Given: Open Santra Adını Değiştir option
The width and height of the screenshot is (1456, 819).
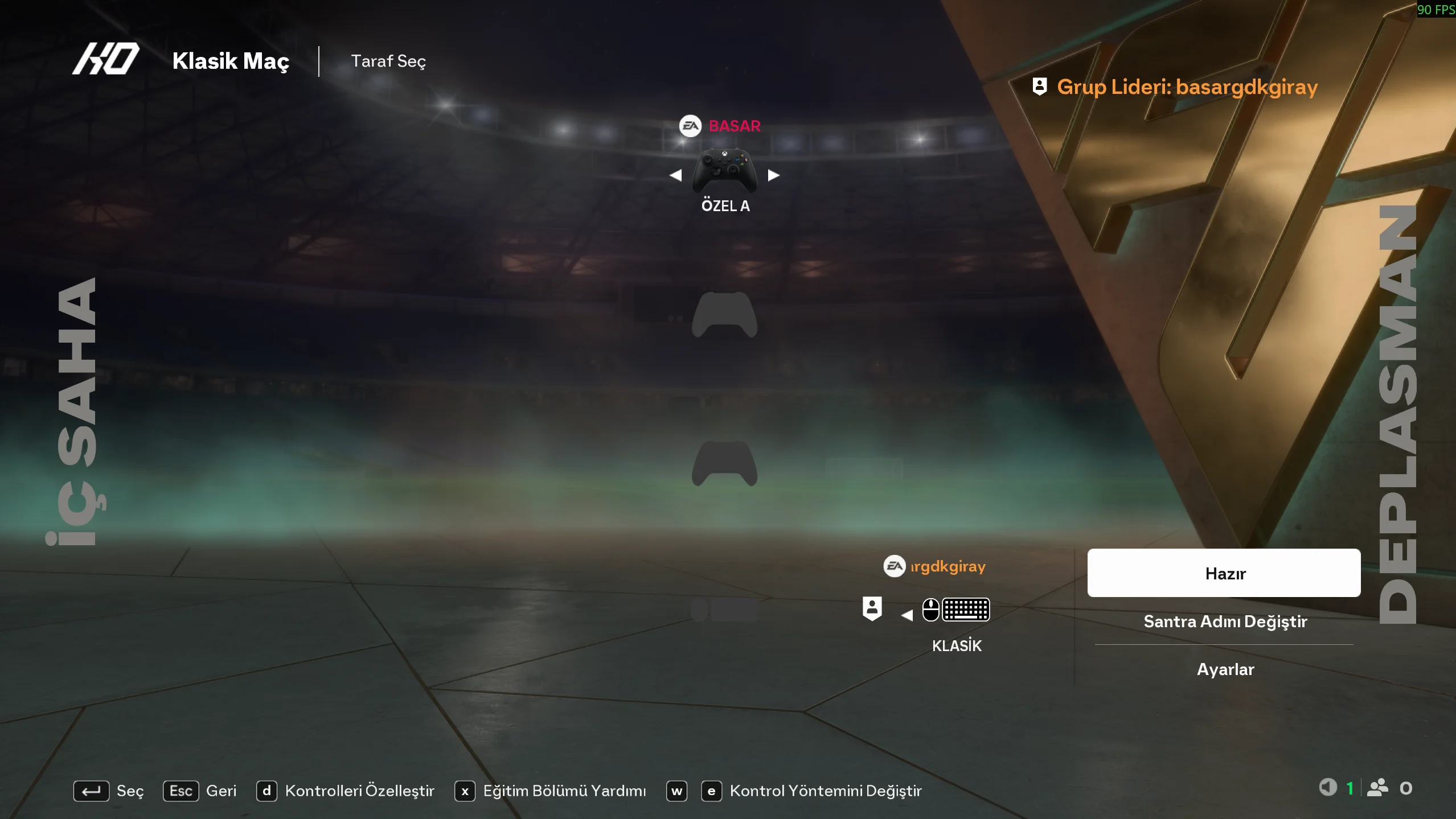Looking at the screenshot, I should [1225, 621].
